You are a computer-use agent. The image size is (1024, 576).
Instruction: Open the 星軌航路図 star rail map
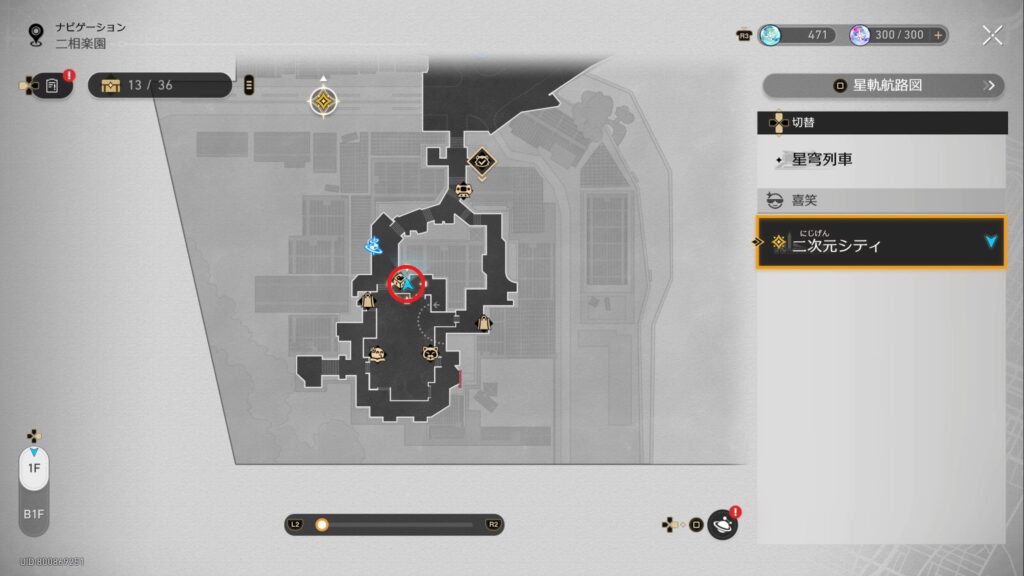point(883,86)
